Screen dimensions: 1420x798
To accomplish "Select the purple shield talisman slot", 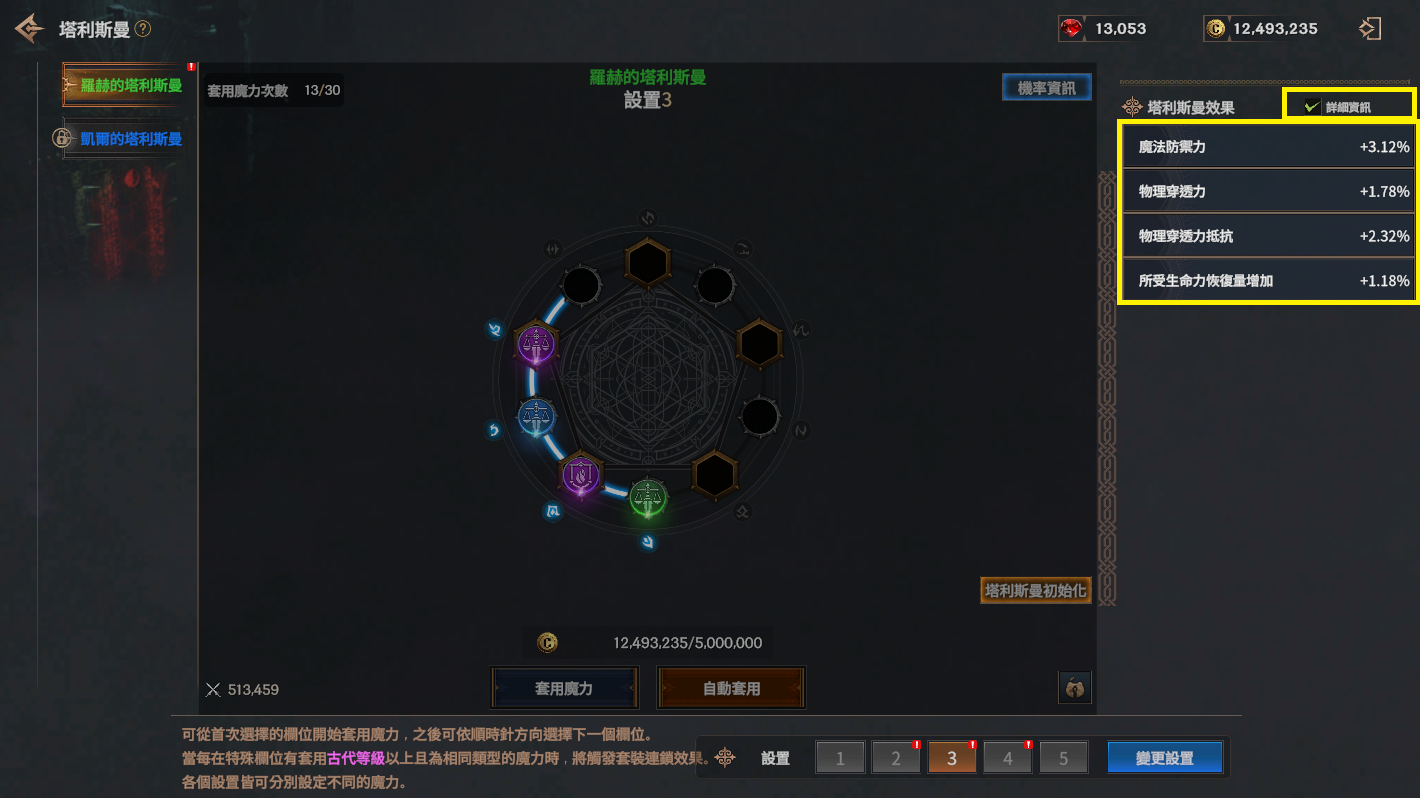I will (x=580, y=475).
